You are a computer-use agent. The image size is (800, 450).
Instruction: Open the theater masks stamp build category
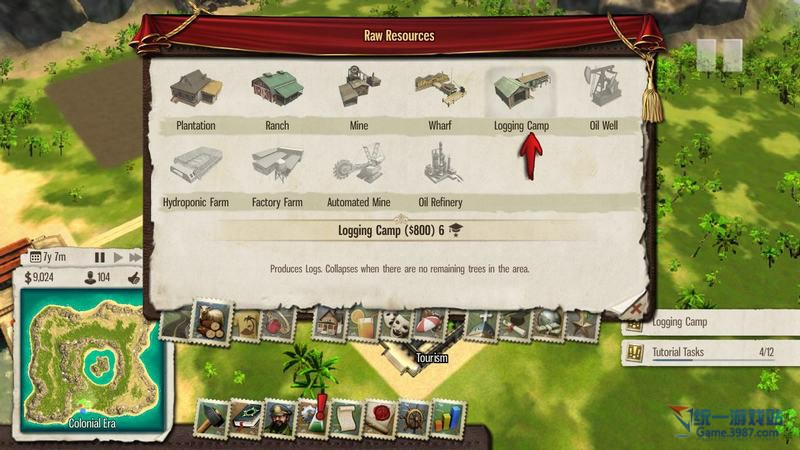coord(398,325)
